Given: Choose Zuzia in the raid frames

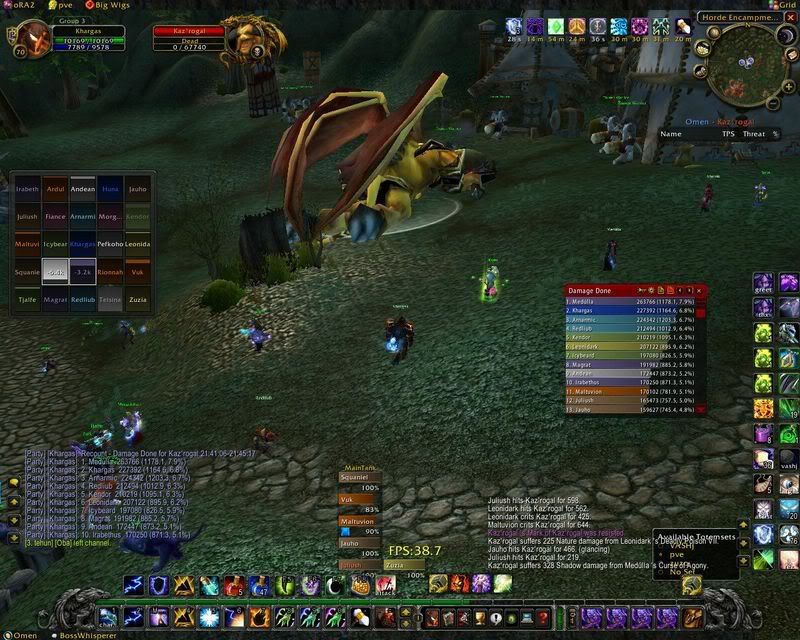Looking at the screenshot, I should tap(138, 299).
